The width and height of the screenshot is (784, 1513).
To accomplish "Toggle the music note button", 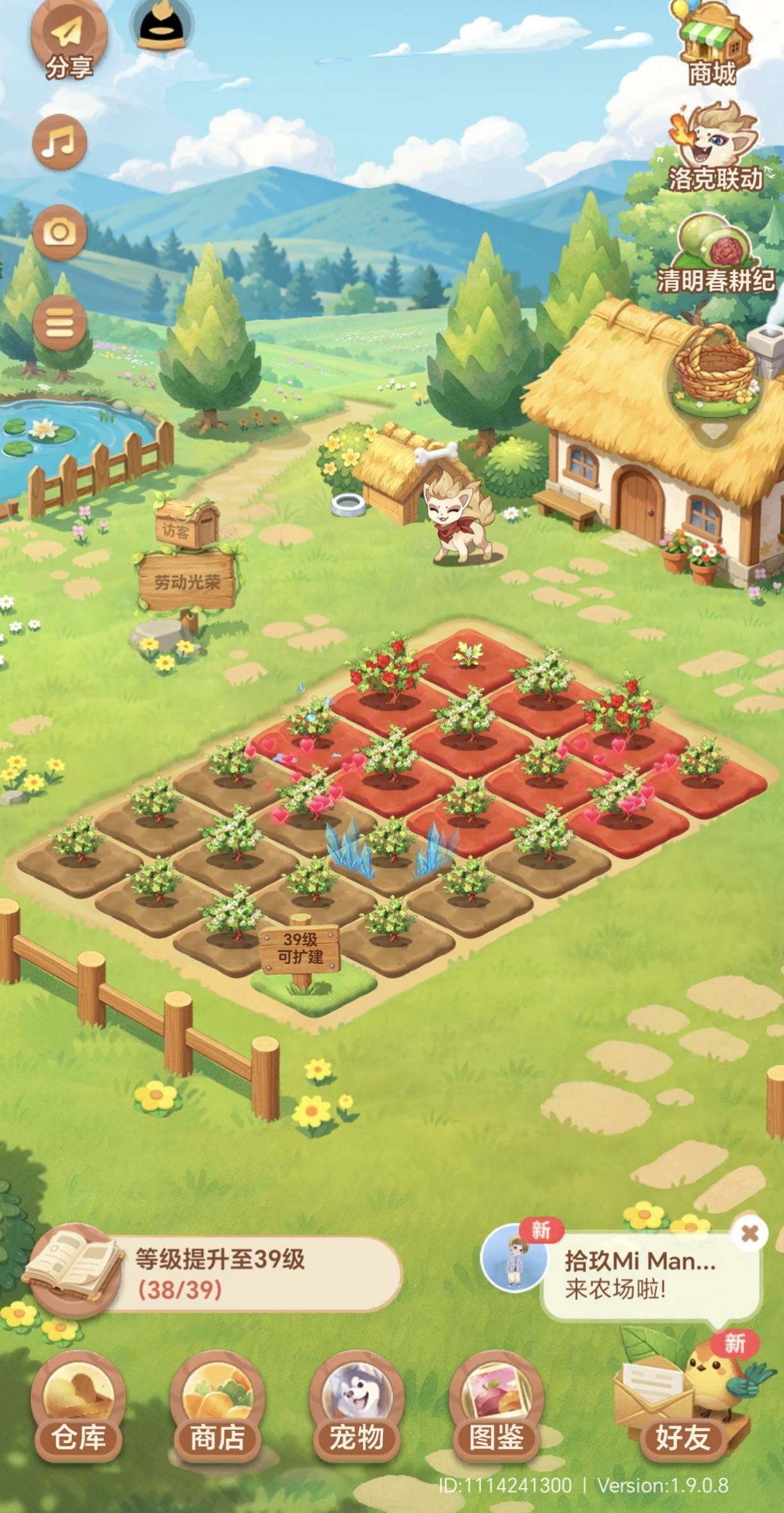I will click(60, 141).
